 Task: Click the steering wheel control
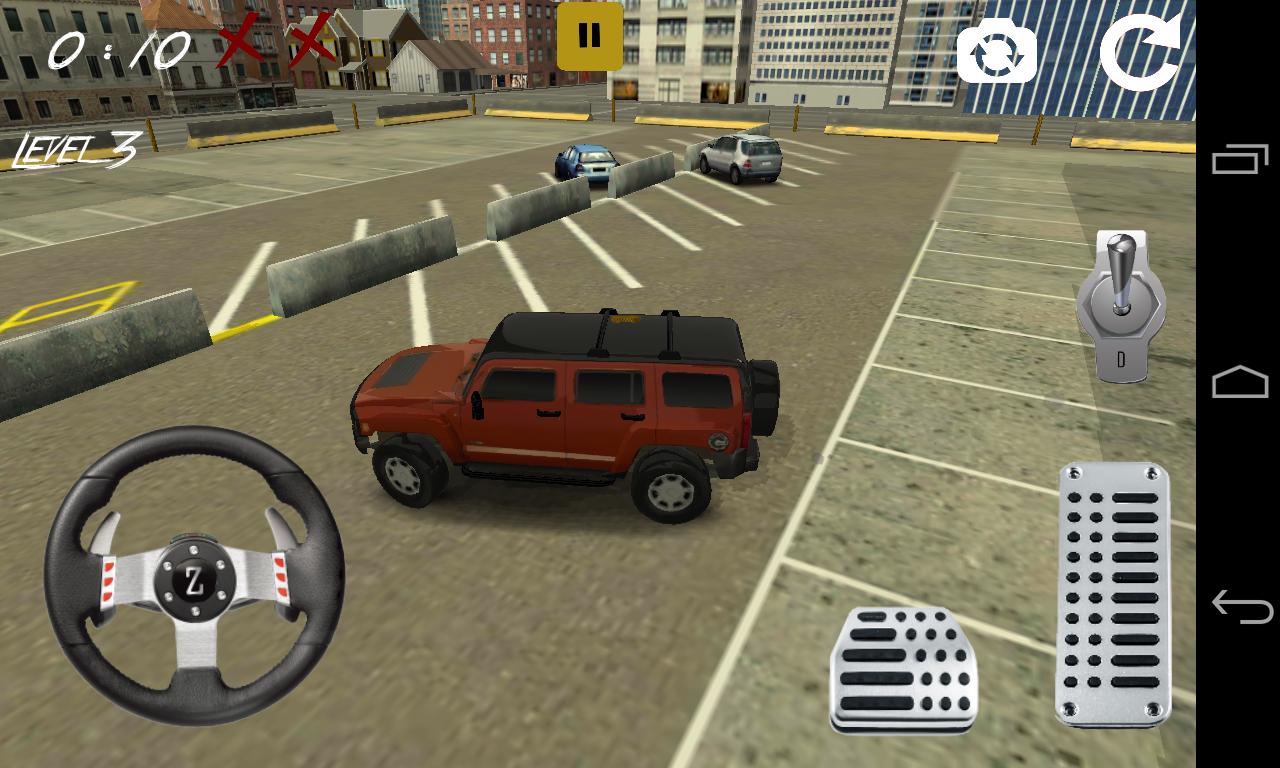click(194, 574)
